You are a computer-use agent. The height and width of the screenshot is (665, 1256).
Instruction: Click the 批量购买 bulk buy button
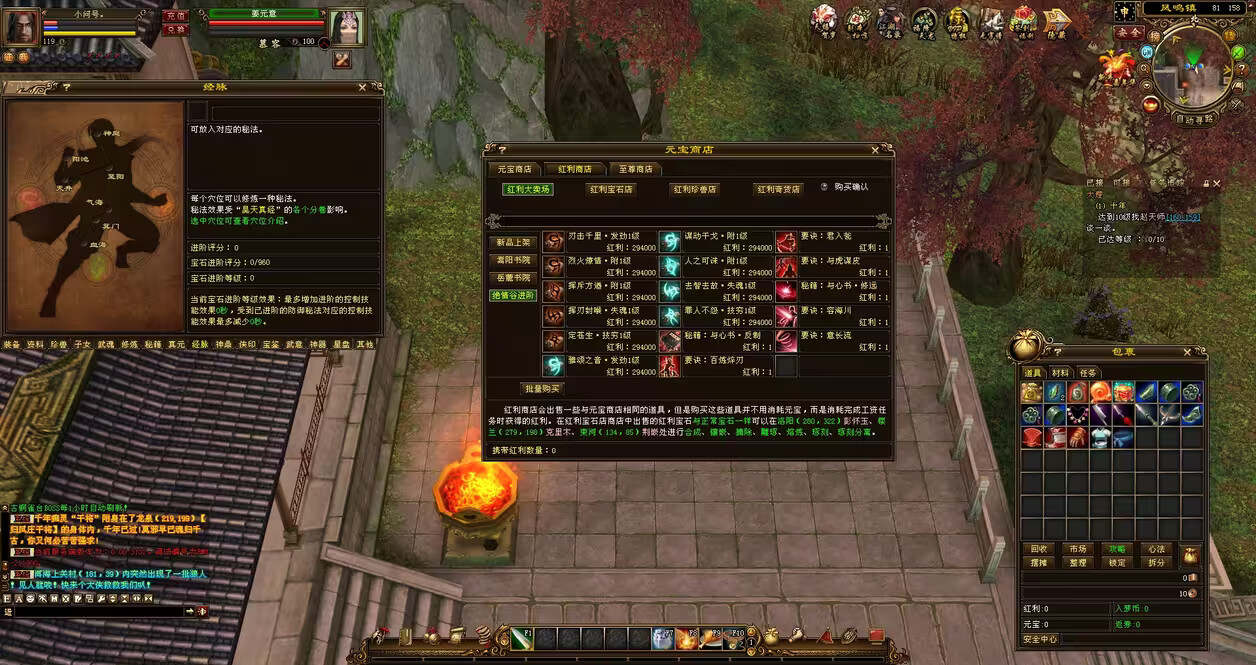coord(542,388)
